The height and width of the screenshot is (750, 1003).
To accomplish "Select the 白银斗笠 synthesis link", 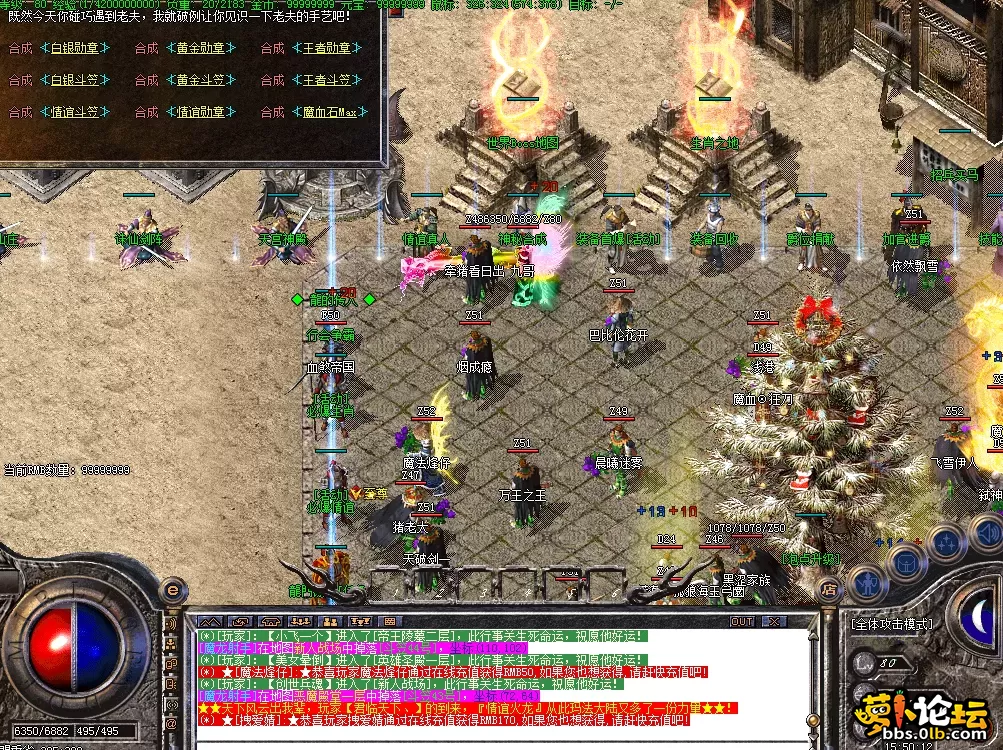I will point(75,80).
